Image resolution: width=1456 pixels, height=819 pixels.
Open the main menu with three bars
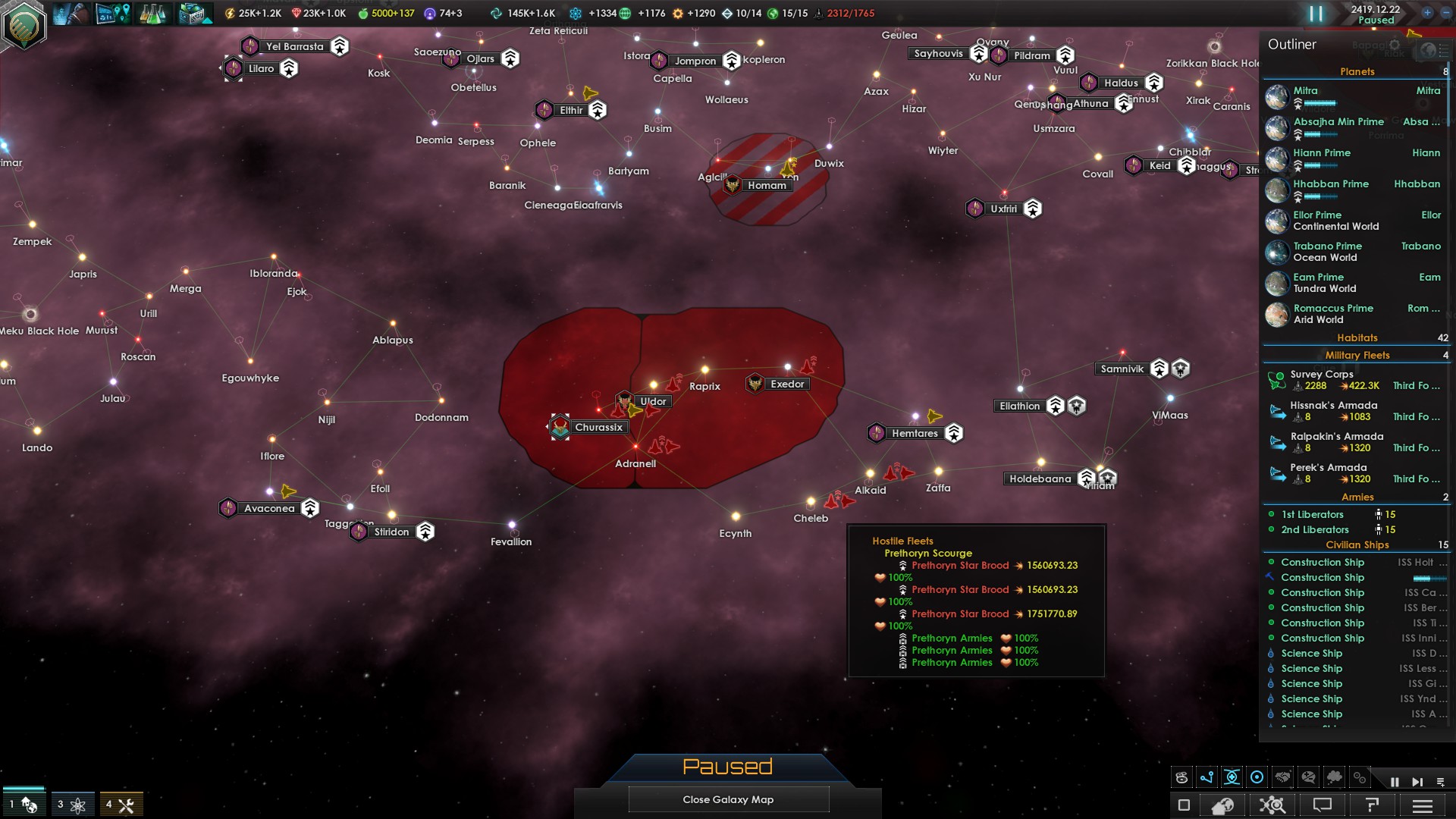click(1423, 805)
